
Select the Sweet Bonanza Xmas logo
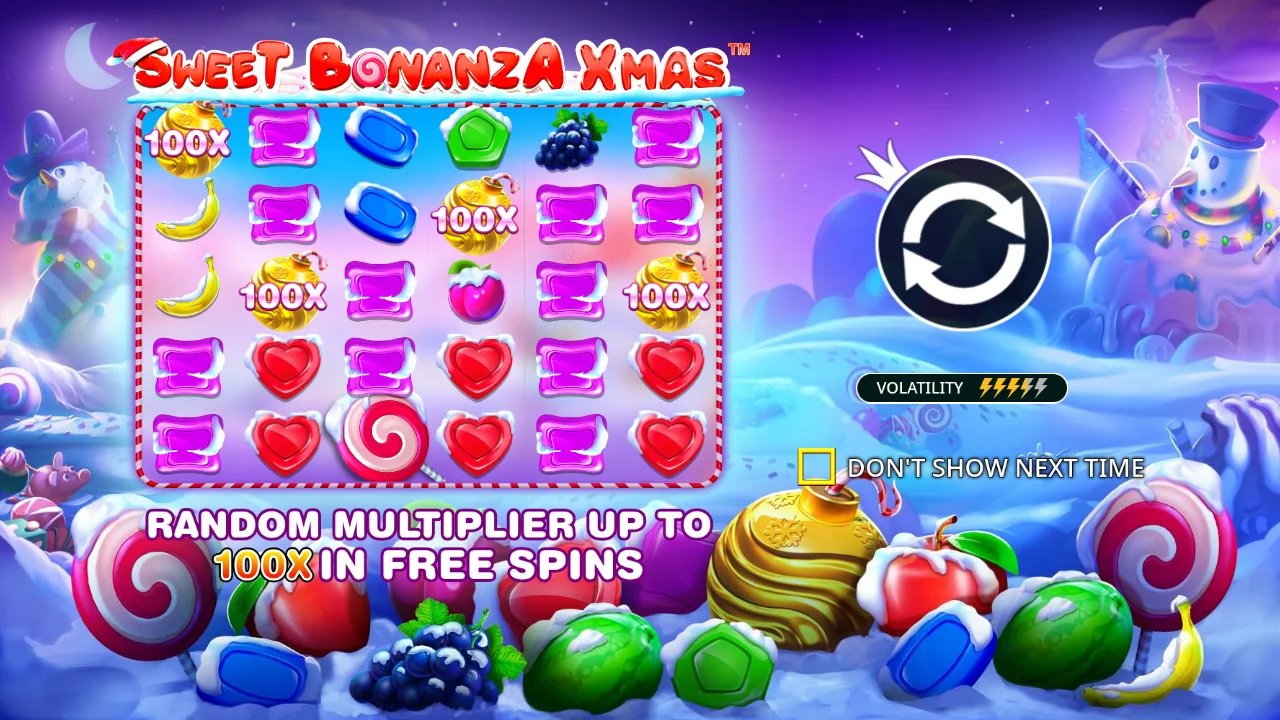tap(430, 68)
